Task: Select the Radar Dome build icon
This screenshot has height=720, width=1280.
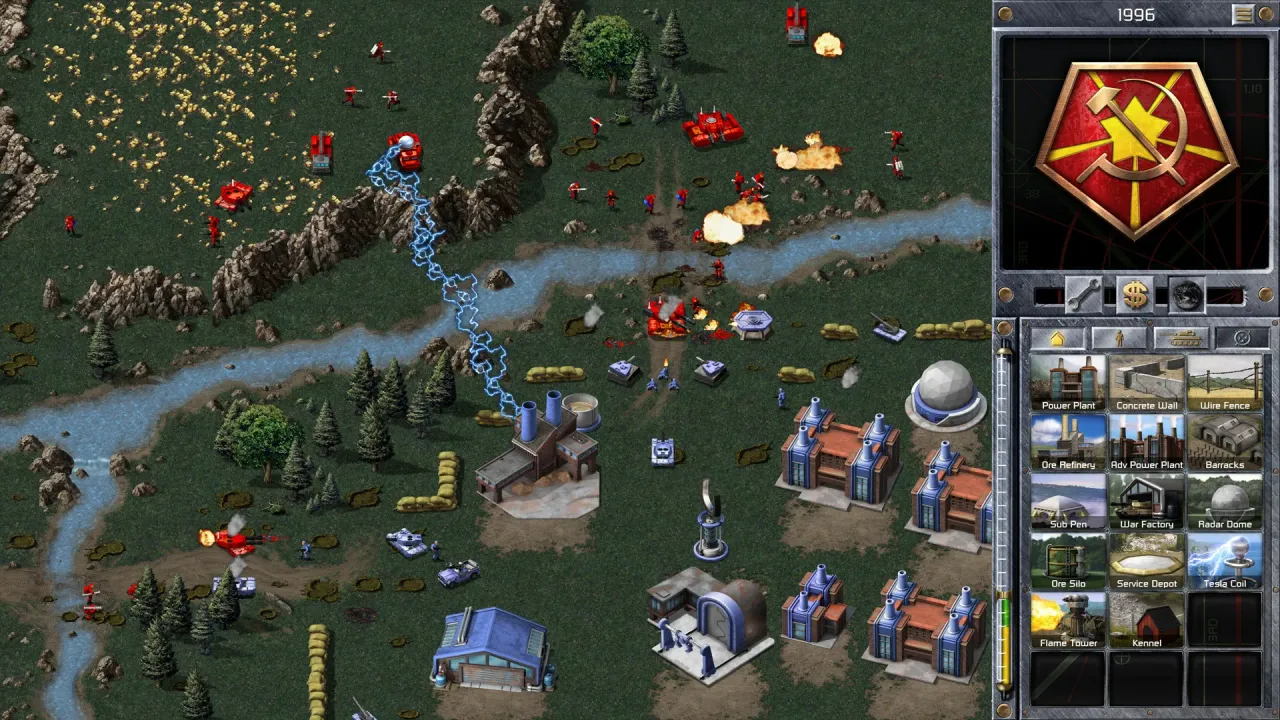Action: (1224, 501)
